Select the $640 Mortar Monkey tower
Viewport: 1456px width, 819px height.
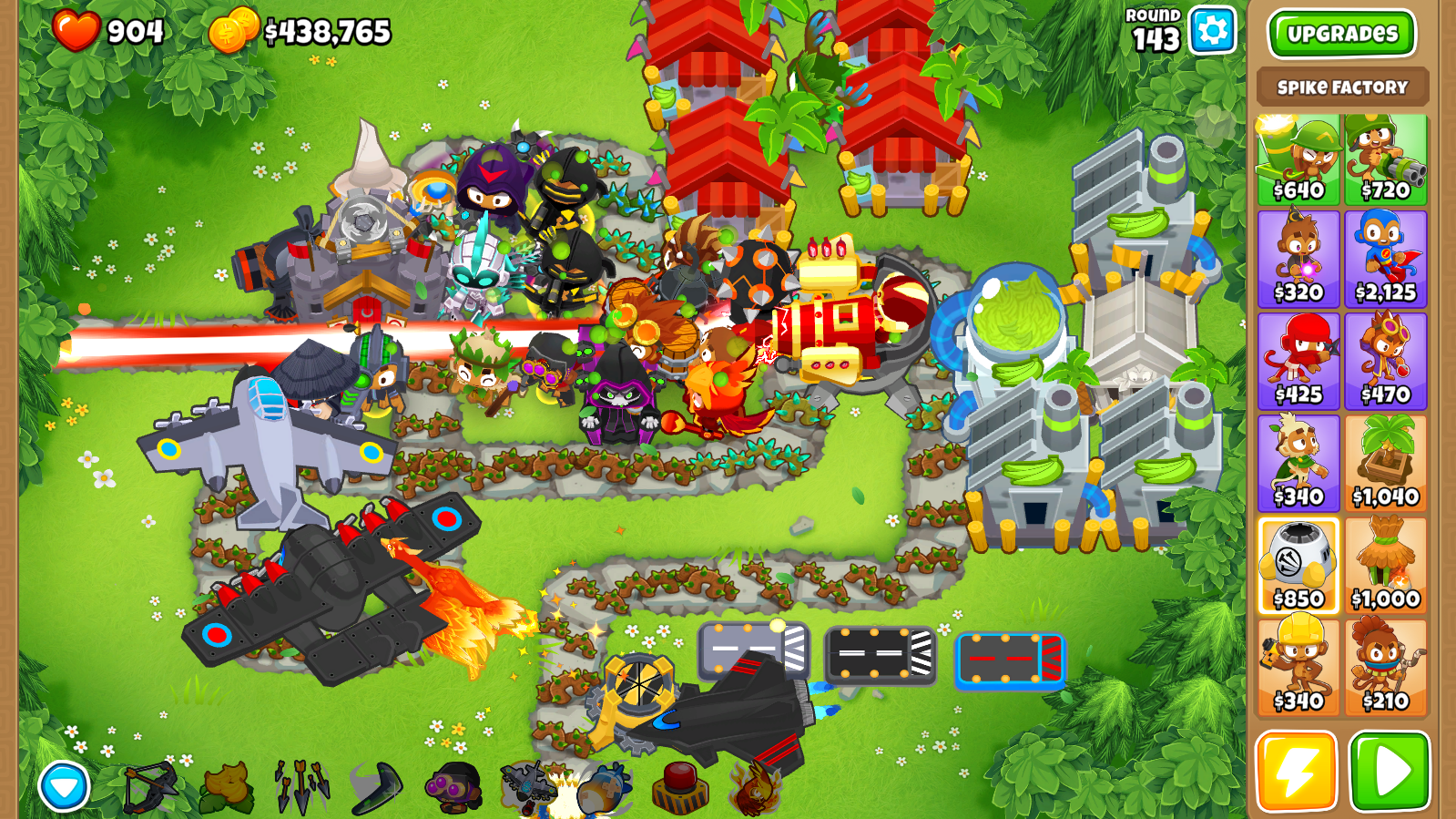[x=1298, y=159]
